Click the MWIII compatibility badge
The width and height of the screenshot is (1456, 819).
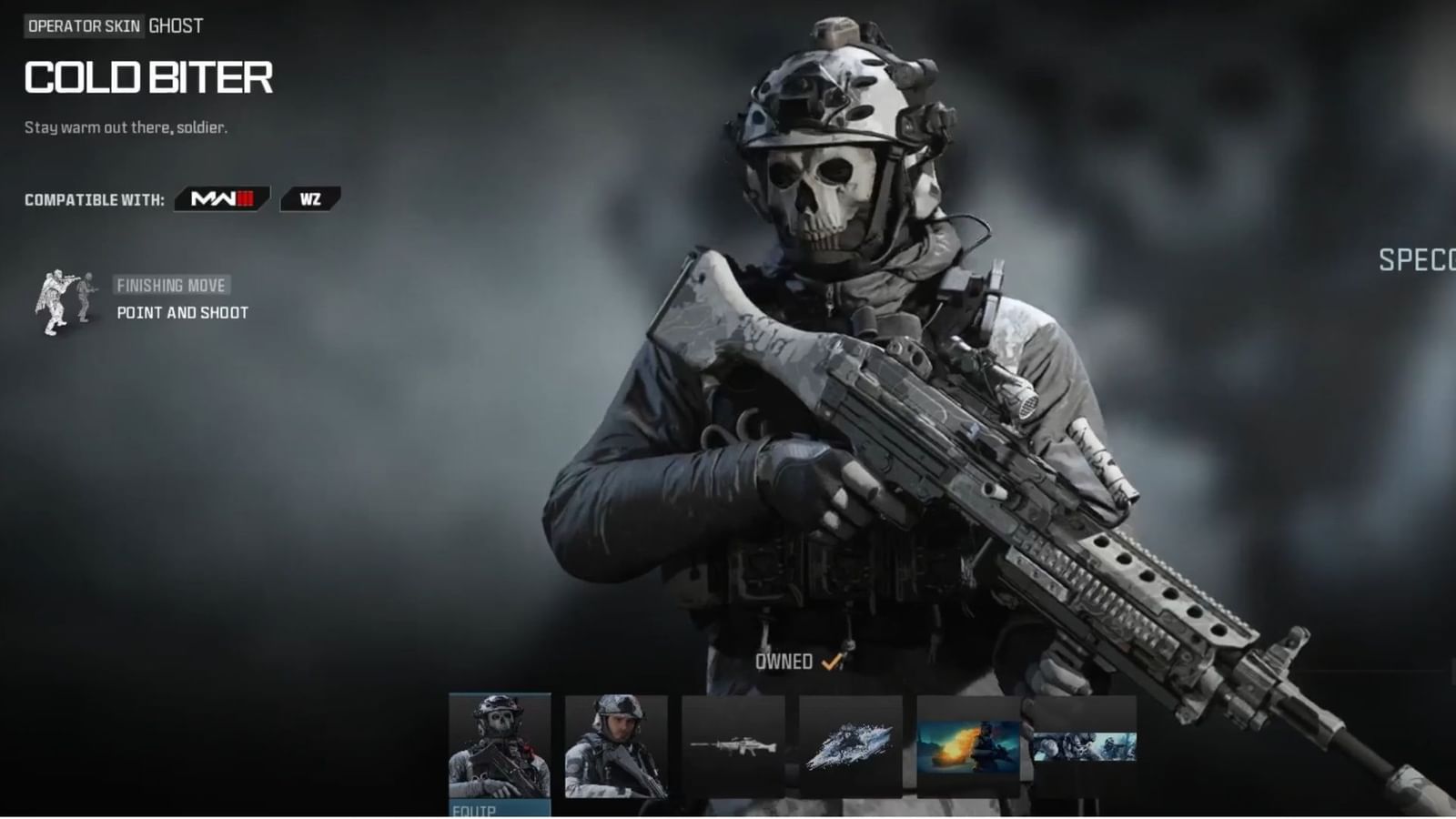point(221,198)
